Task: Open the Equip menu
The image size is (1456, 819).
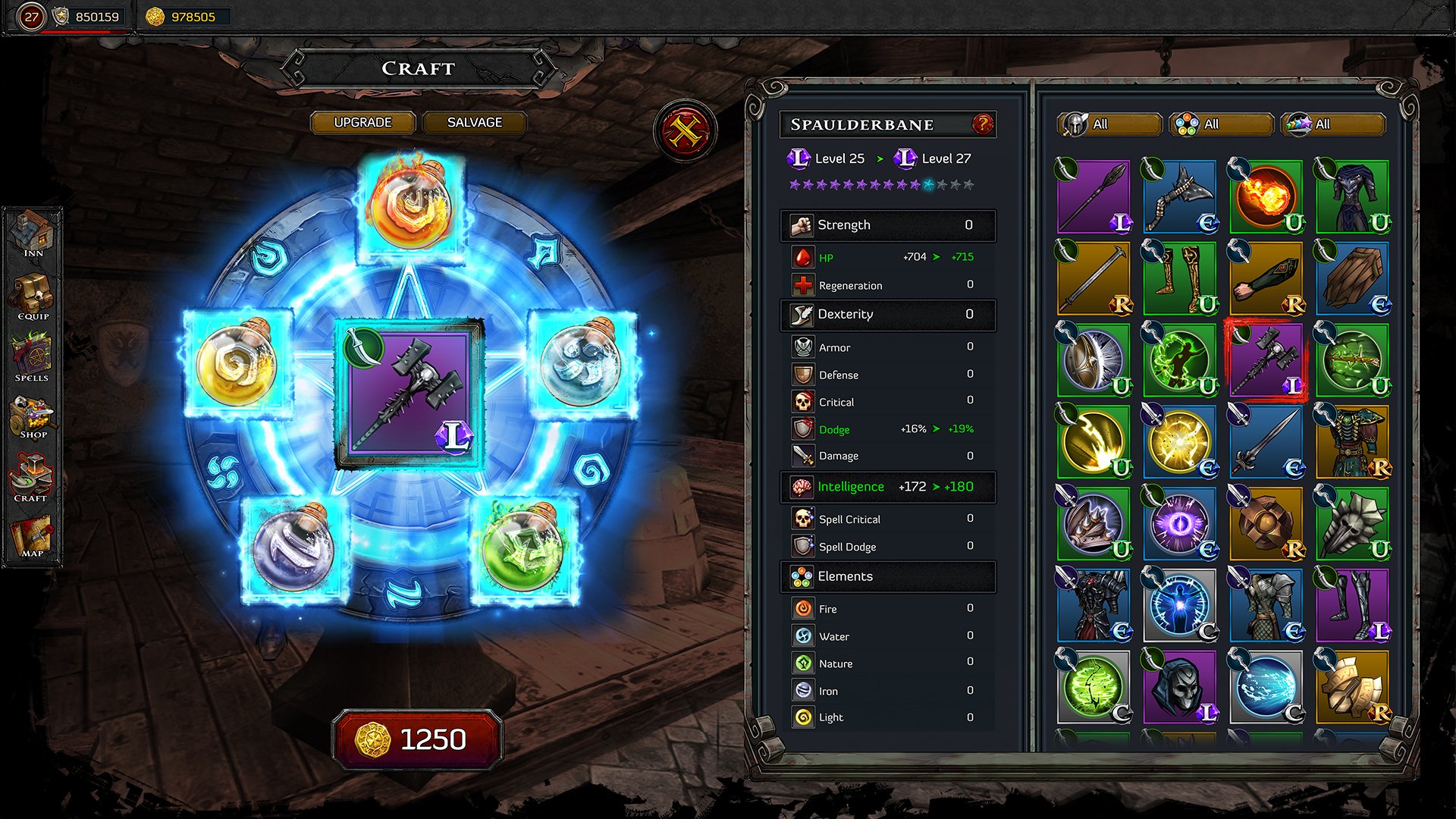Action: [33, 297]
